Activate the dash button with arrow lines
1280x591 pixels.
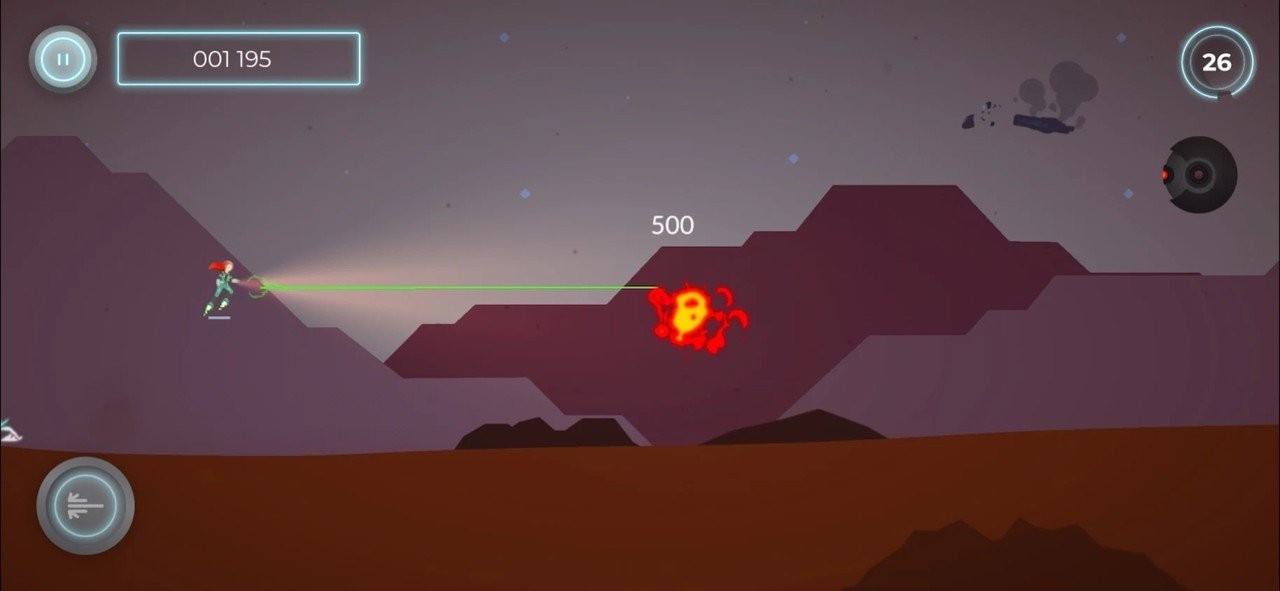point(86,506)
